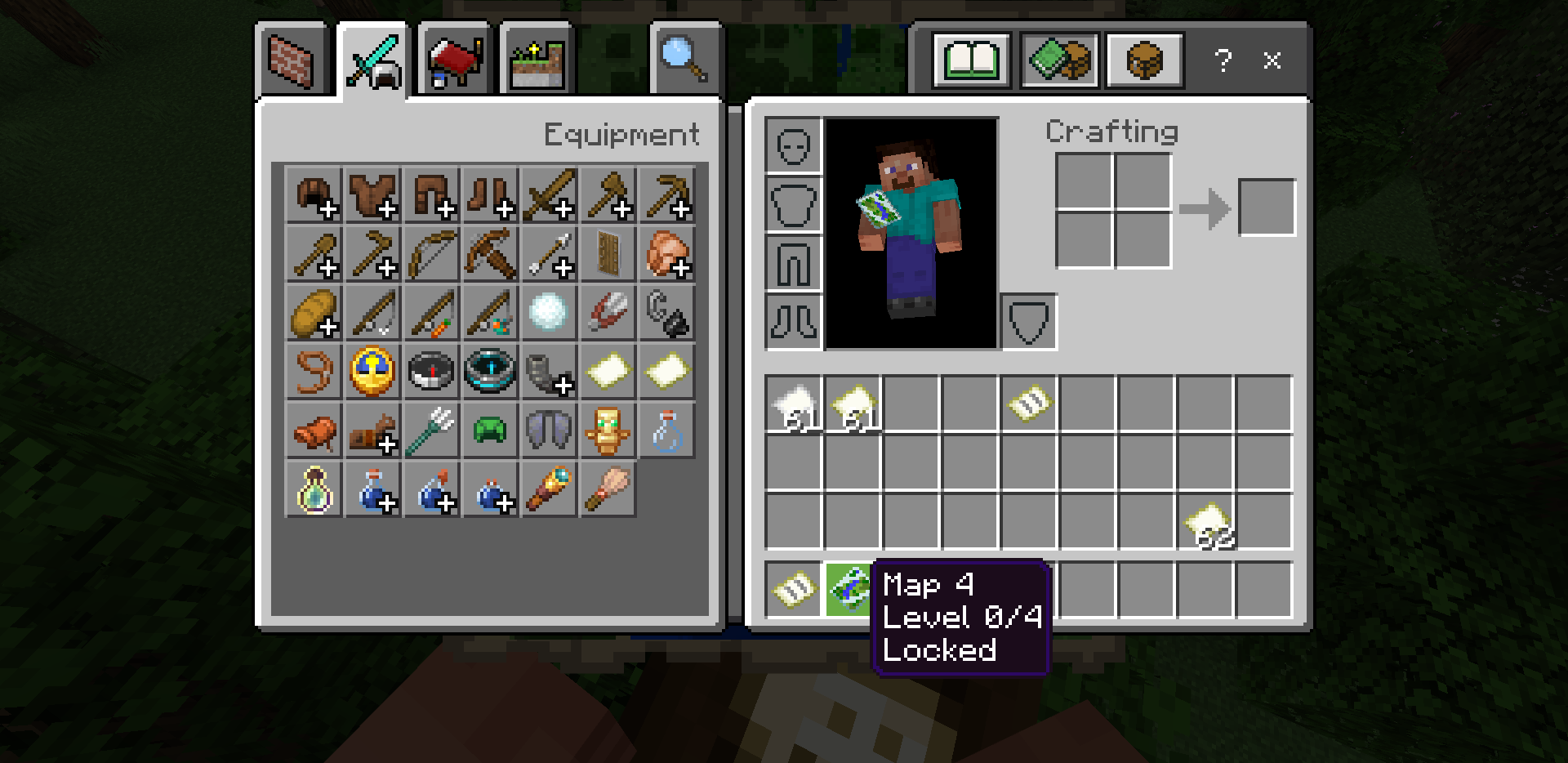Open the magnifying glass search tab

pyautogui.click(x=684, y=59)
